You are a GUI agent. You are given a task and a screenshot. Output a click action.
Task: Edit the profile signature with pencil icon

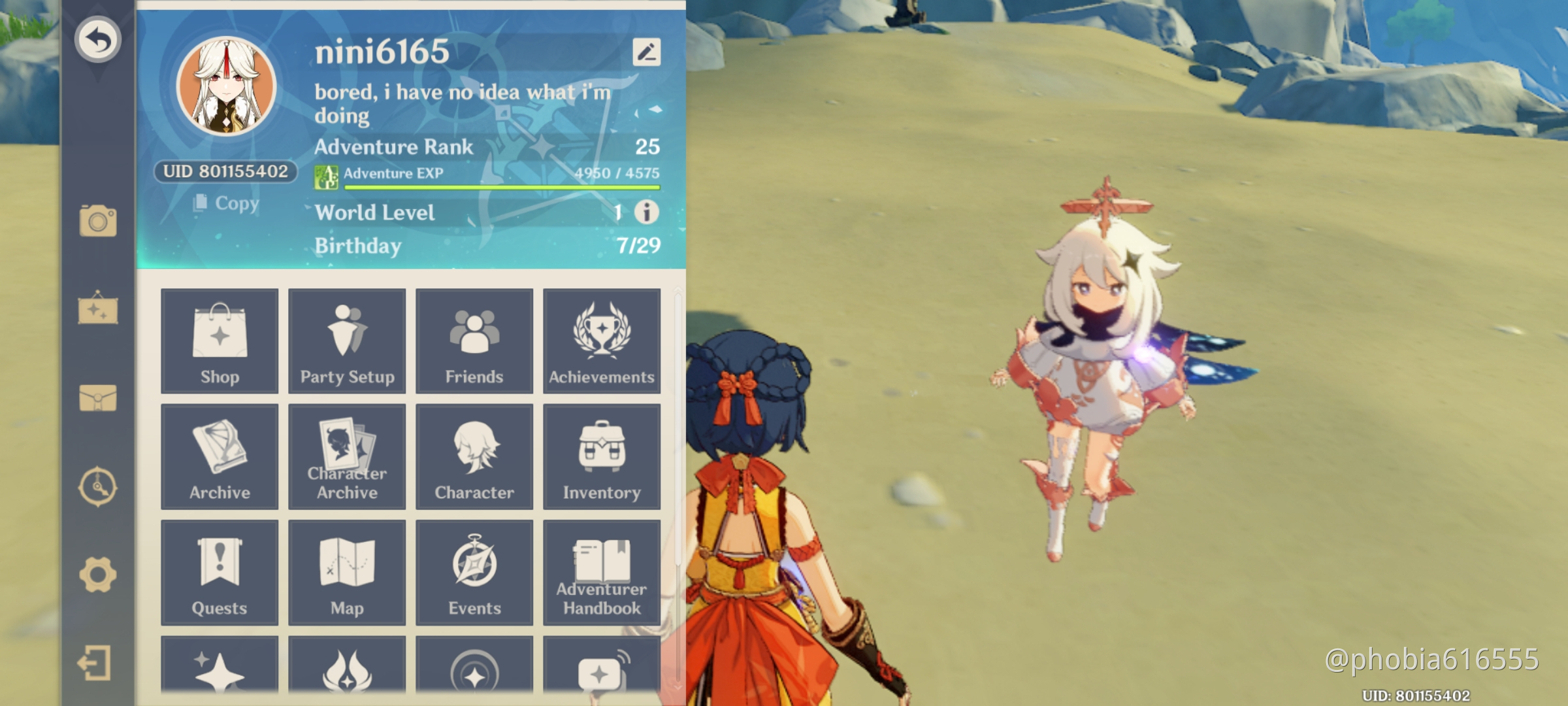click(646, 52)
